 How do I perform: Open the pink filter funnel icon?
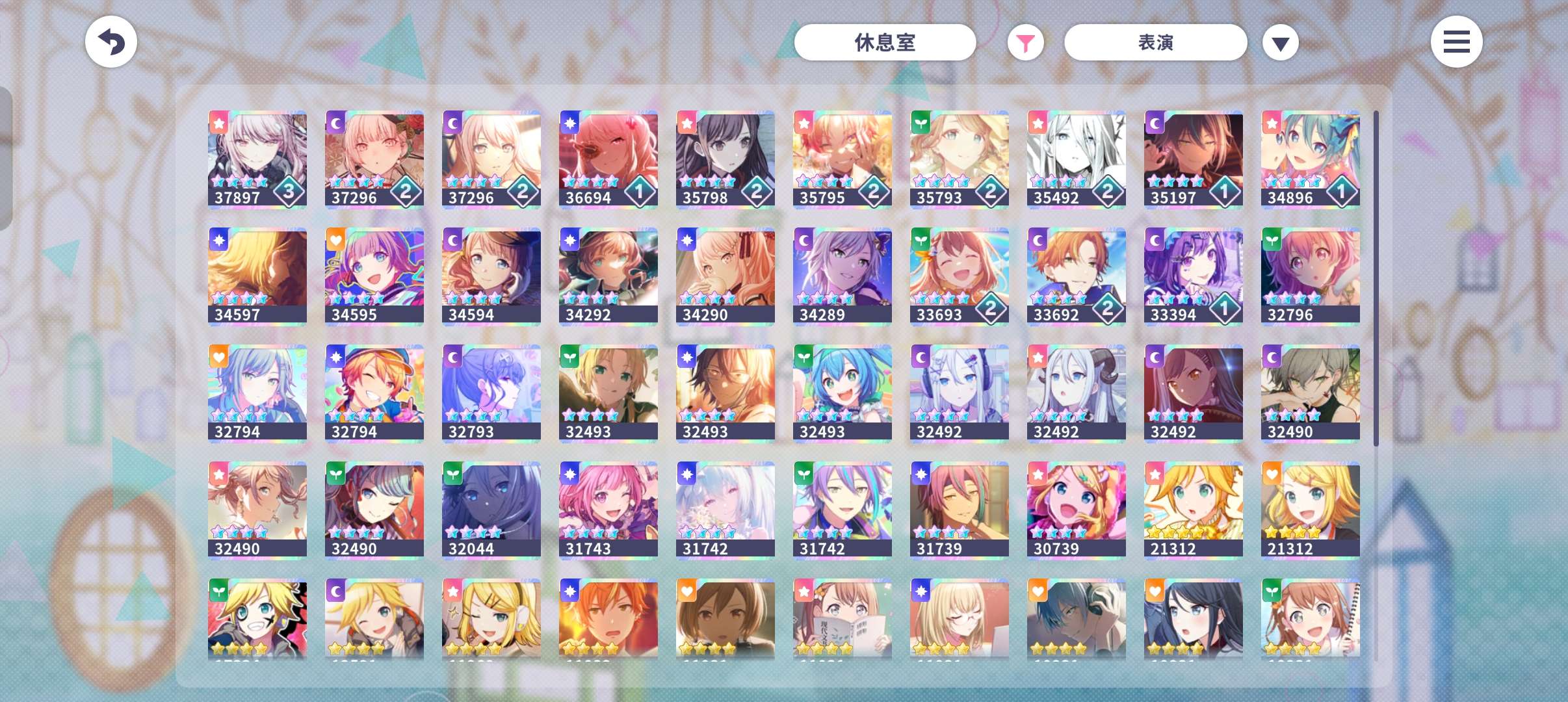[1025, 42]
